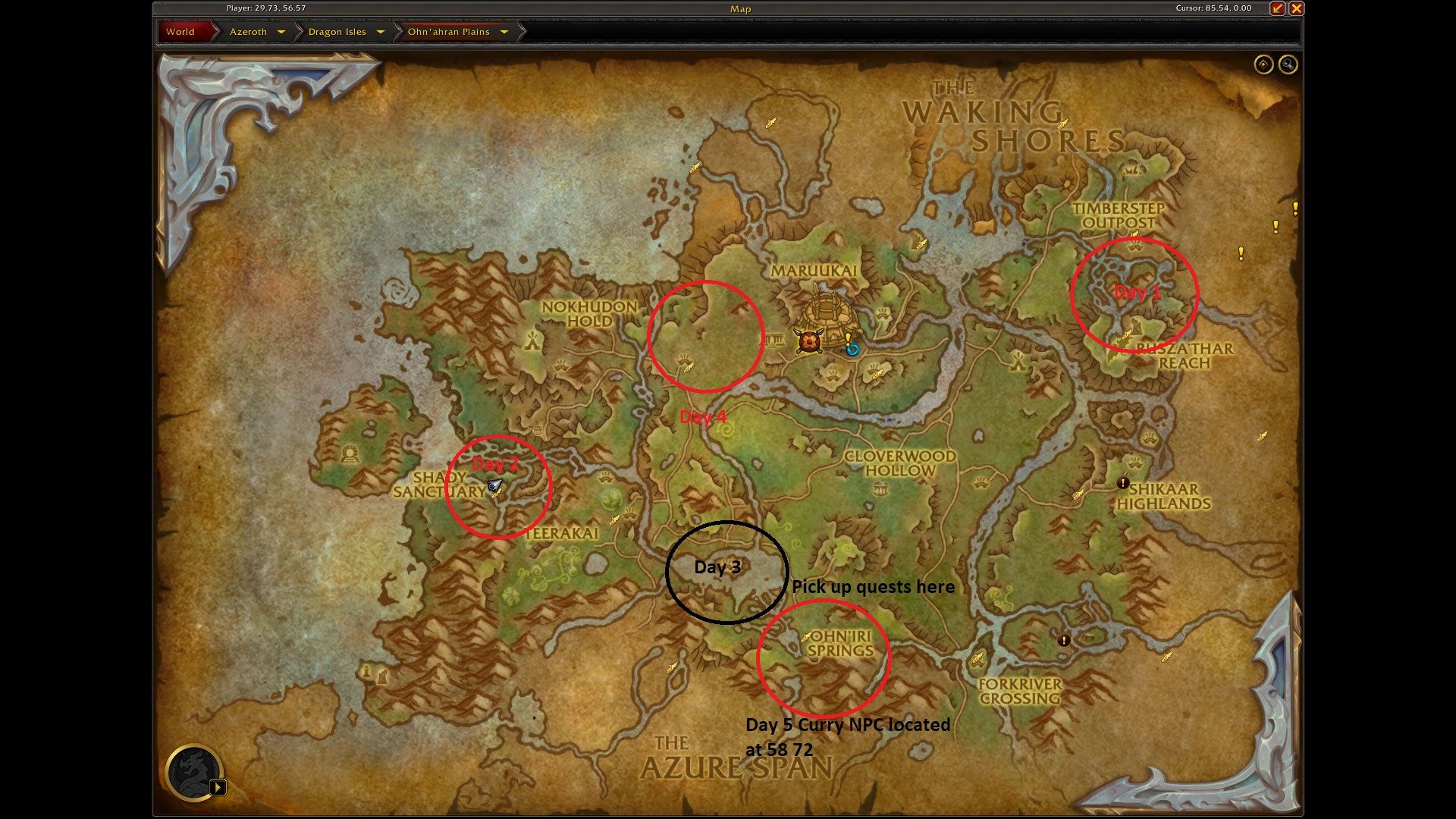1456x819 pixels.
Task: Click the orange exclamation near Forkriver Crossing
Action: (1065, 640)
